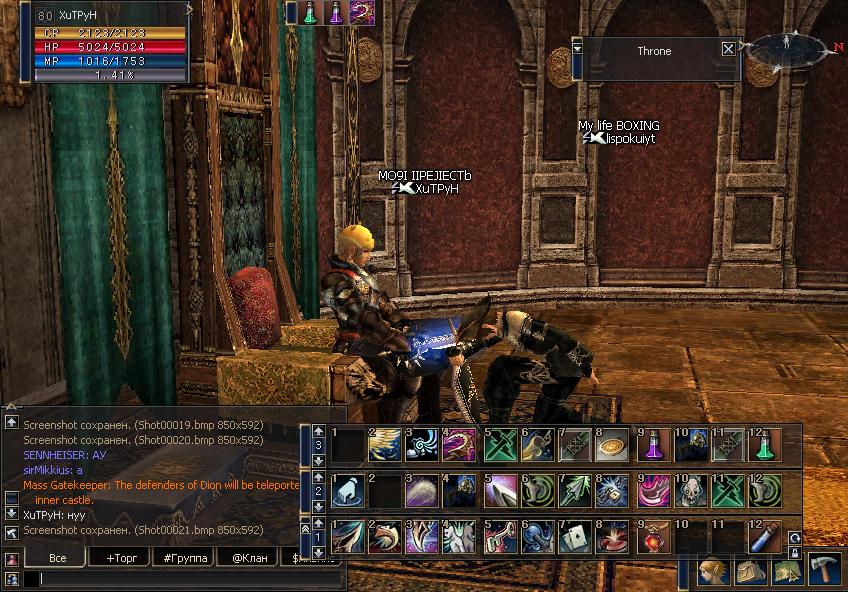Use the key skill in bottom-row slot 5
Image resolution: width=848 pixels, height=592 pixels.
point(499,539)
